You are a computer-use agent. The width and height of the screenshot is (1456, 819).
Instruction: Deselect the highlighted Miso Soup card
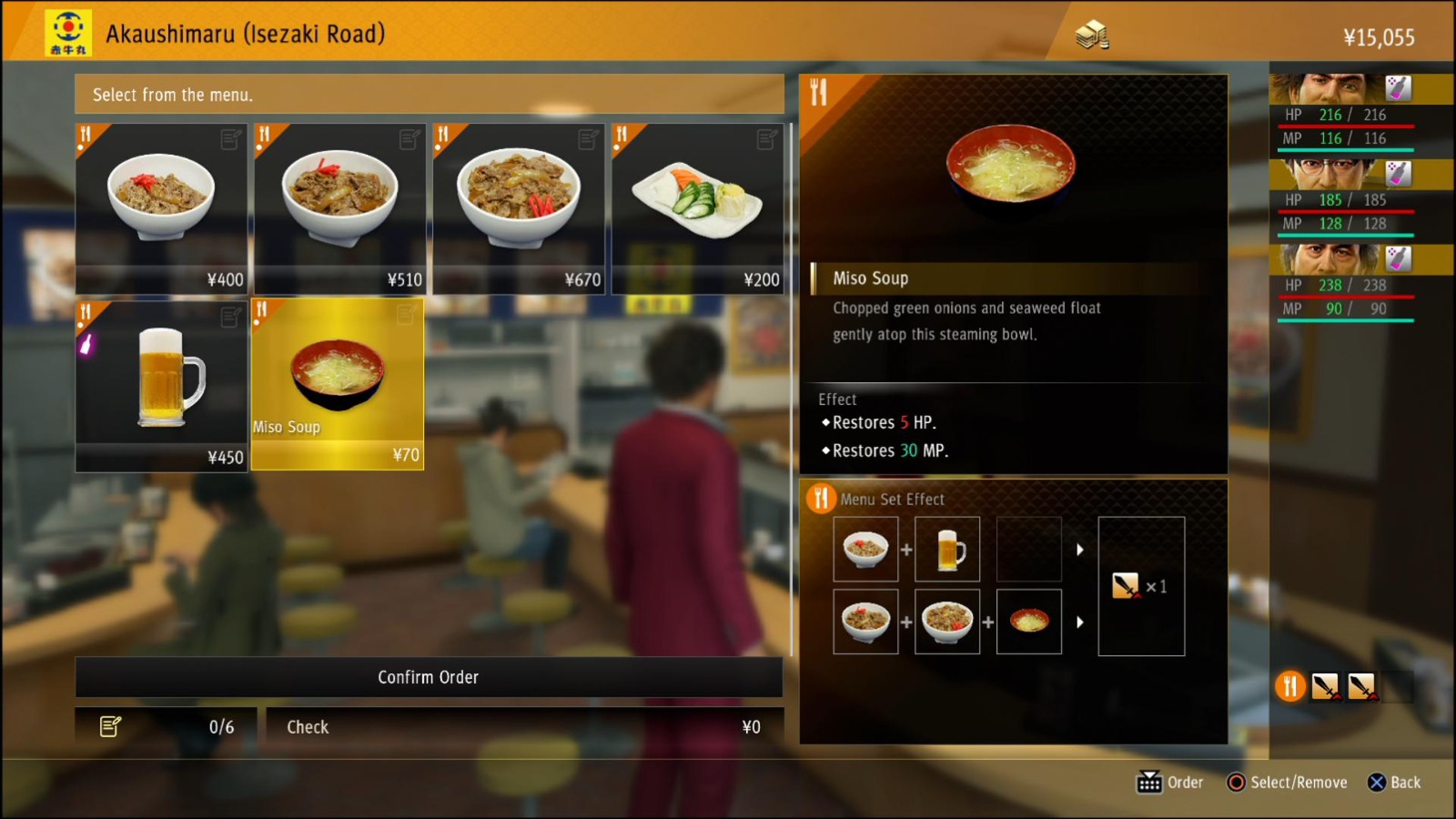337,382
